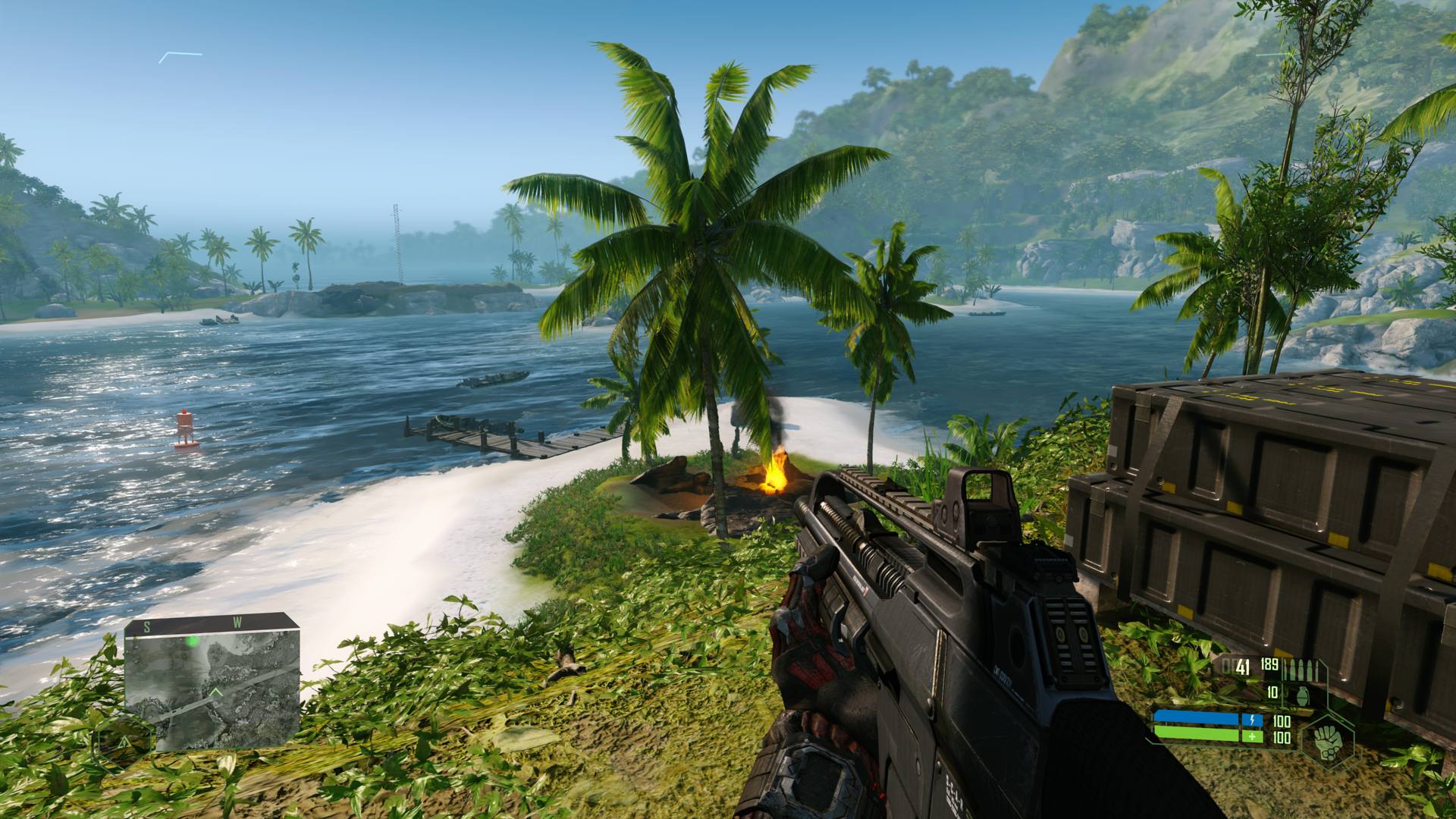The image size is (1456, 819).
Task: Select the green objective dot on minimap
Action: (x=193, y=642)
